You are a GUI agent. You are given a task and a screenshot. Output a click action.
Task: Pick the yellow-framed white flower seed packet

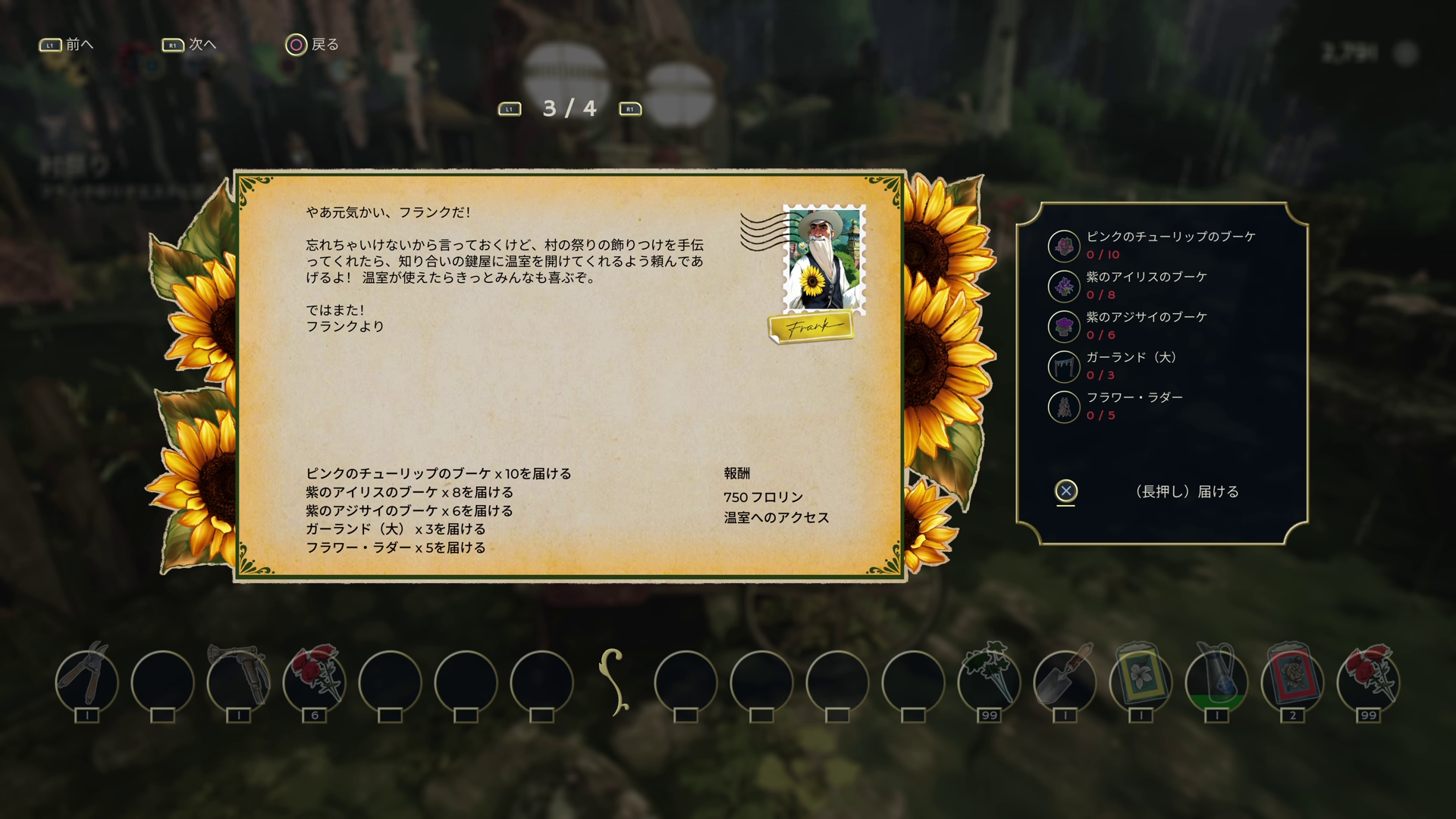pos(1141,681)
